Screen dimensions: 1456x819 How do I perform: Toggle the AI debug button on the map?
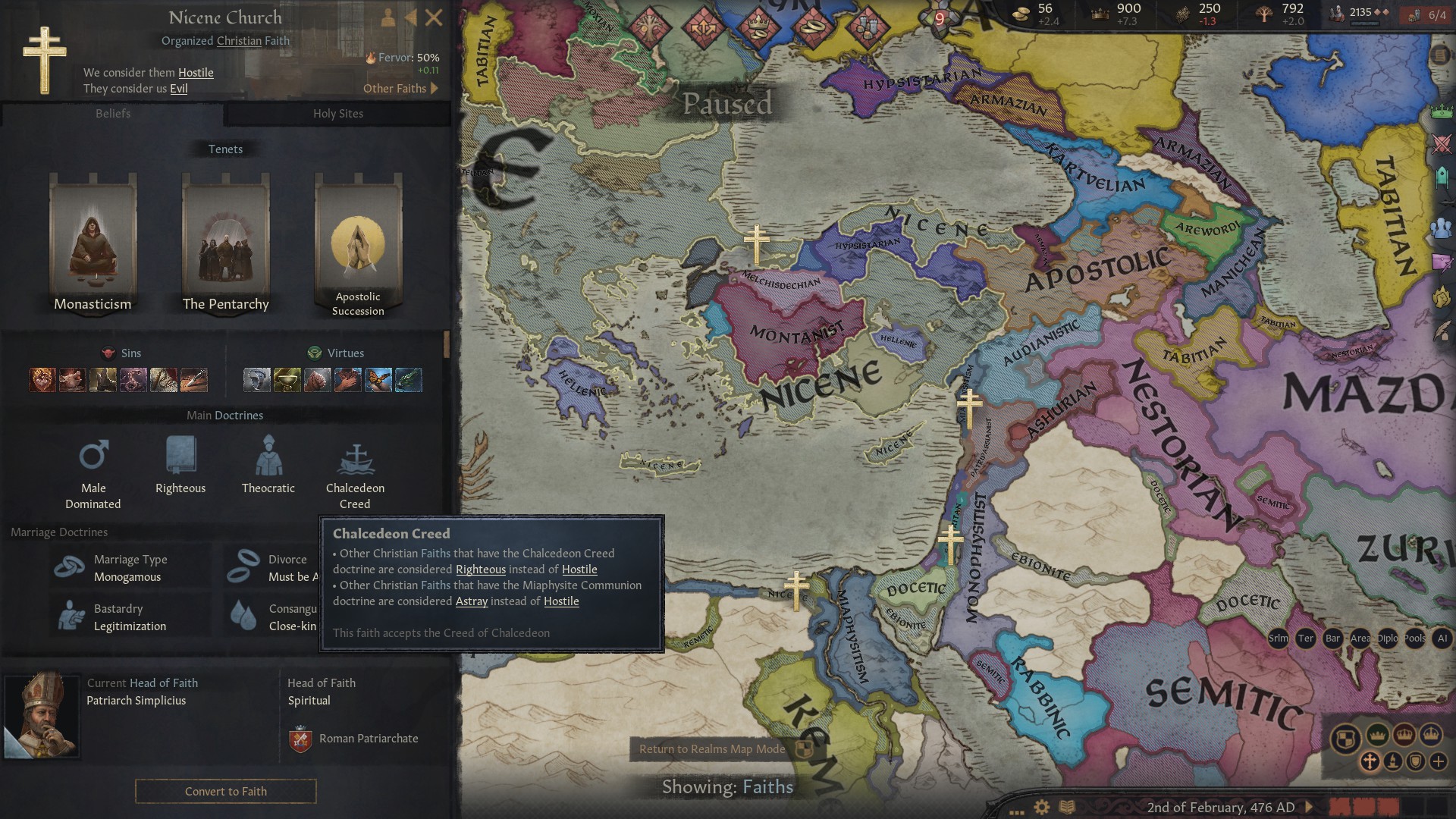pyautogui.click(x=1441, y=639)
